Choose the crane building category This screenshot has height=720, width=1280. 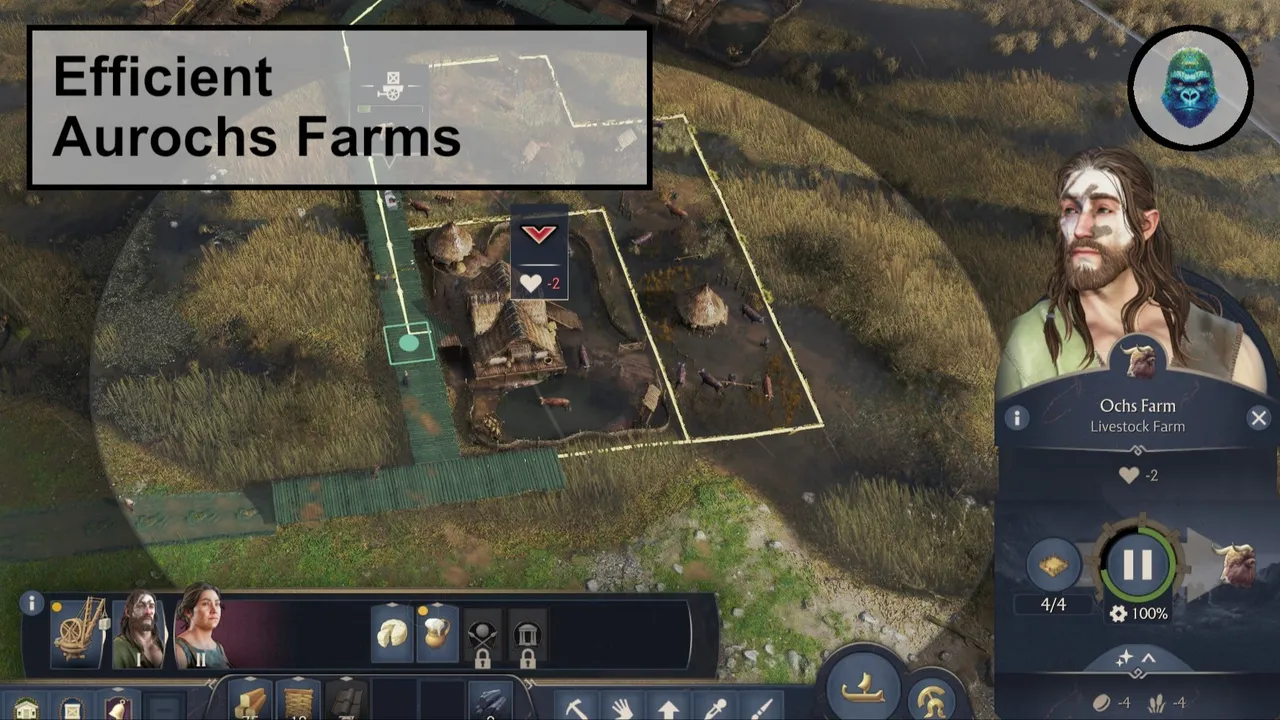click(x=80, y=631)
